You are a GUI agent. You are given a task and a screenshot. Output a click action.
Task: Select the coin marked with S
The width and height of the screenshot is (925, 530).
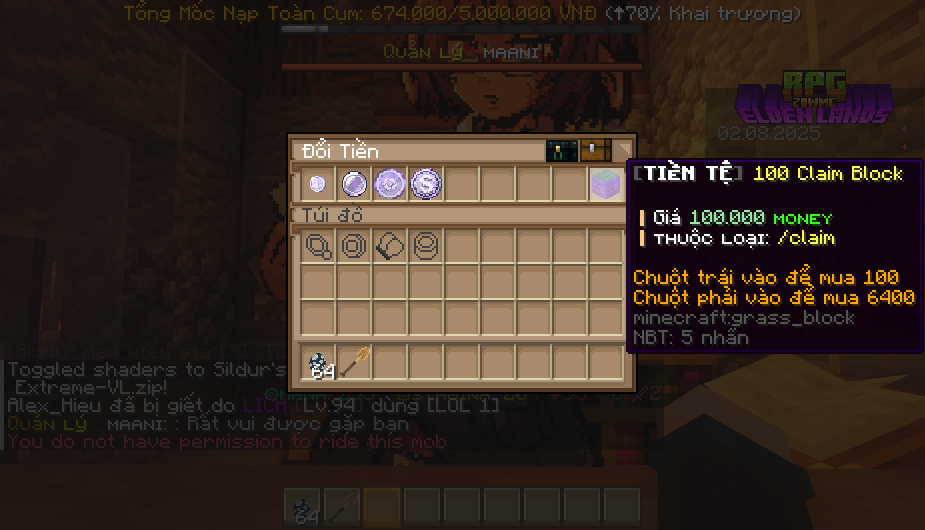click(425, 184)
